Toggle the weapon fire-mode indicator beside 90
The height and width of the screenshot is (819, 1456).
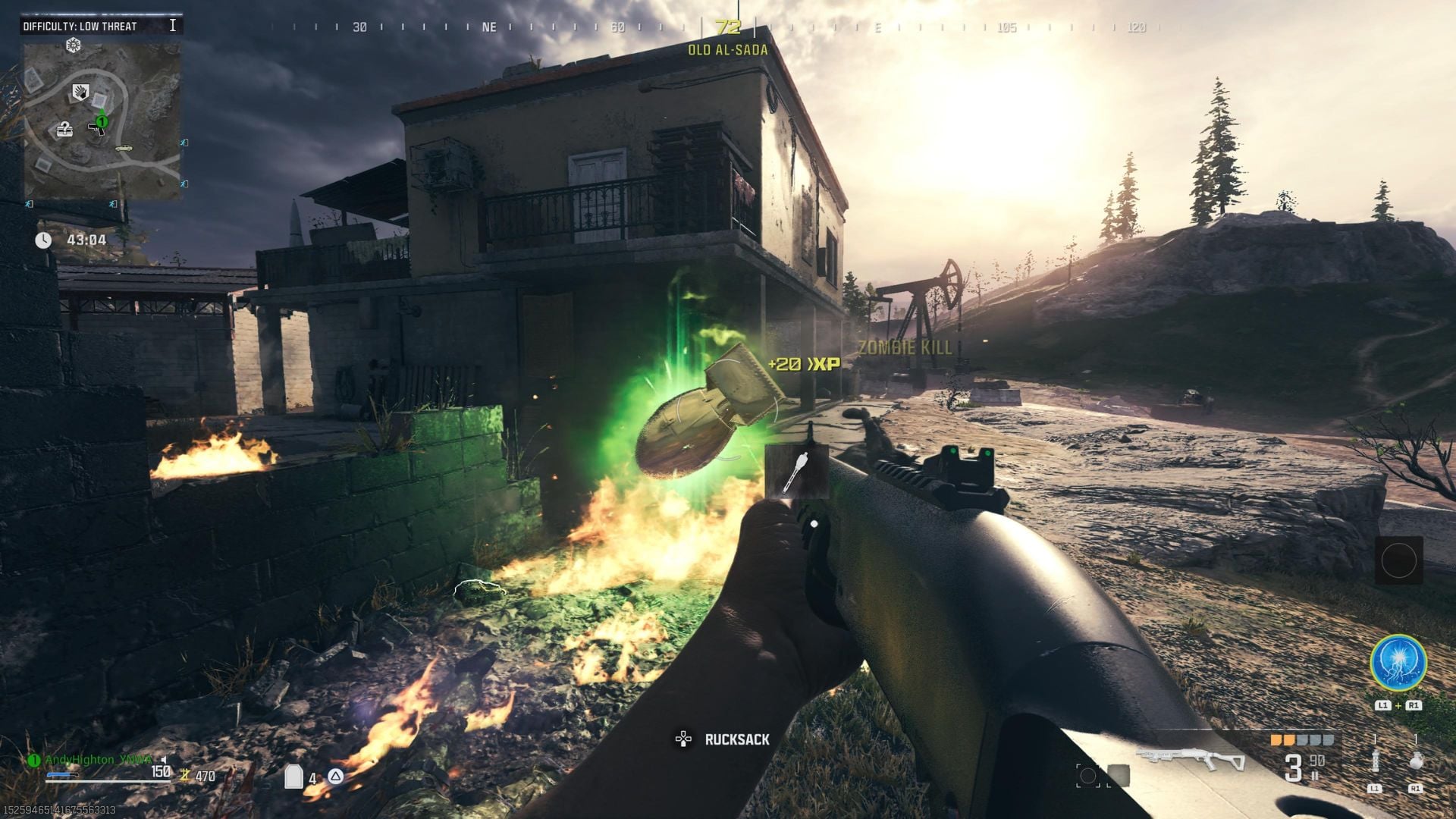pos(1315,776)
